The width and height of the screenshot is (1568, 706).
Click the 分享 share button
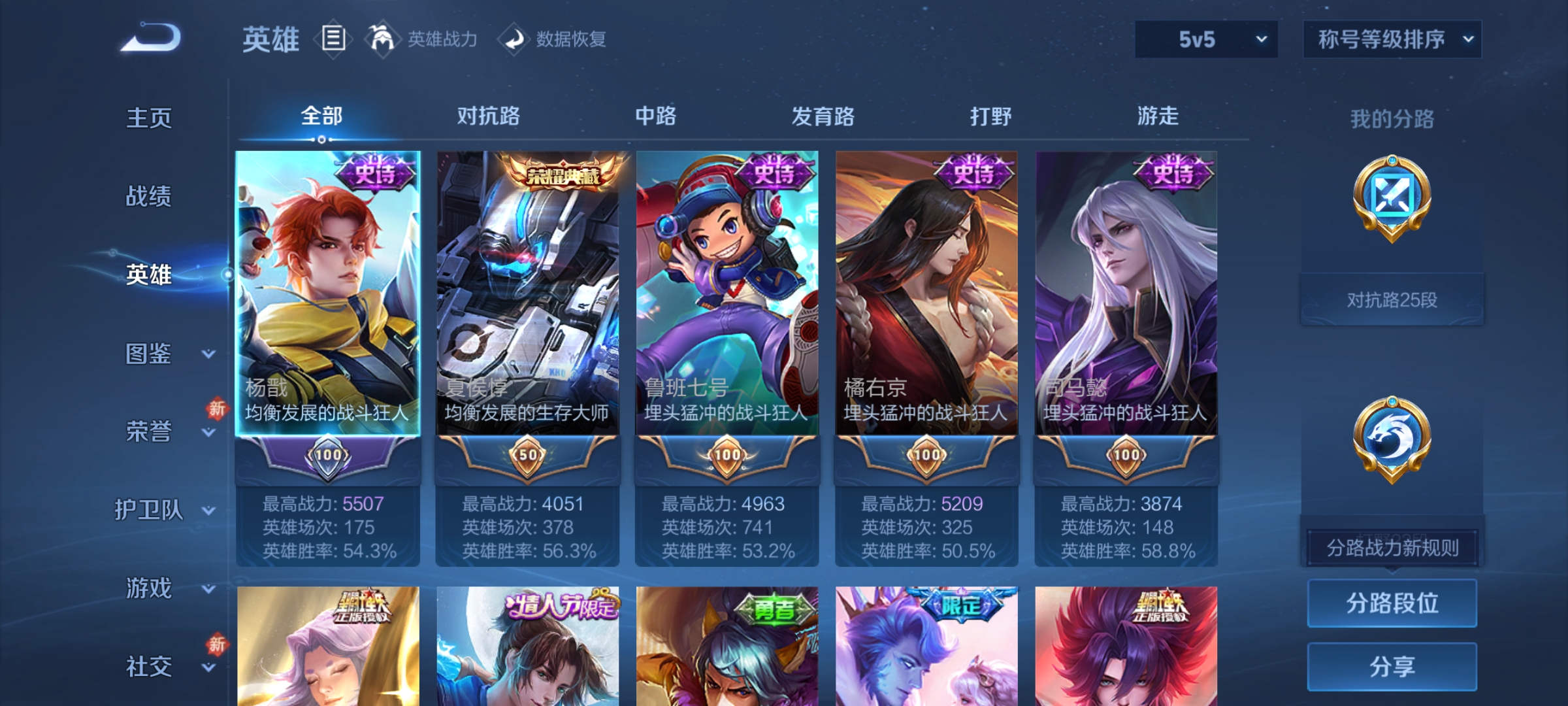[1392, 667]
